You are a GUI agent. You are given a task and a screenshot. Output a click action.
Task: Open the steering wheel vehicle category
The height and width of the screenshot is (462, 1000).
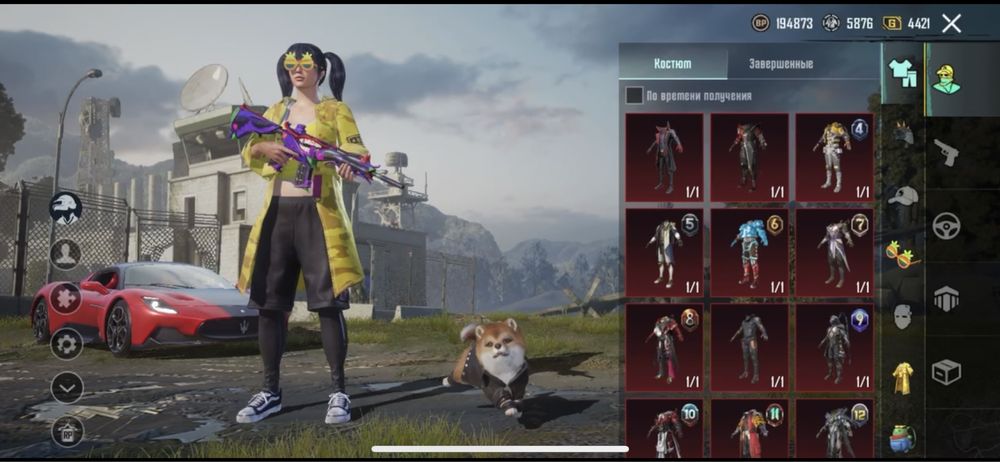tap(946, 225)
